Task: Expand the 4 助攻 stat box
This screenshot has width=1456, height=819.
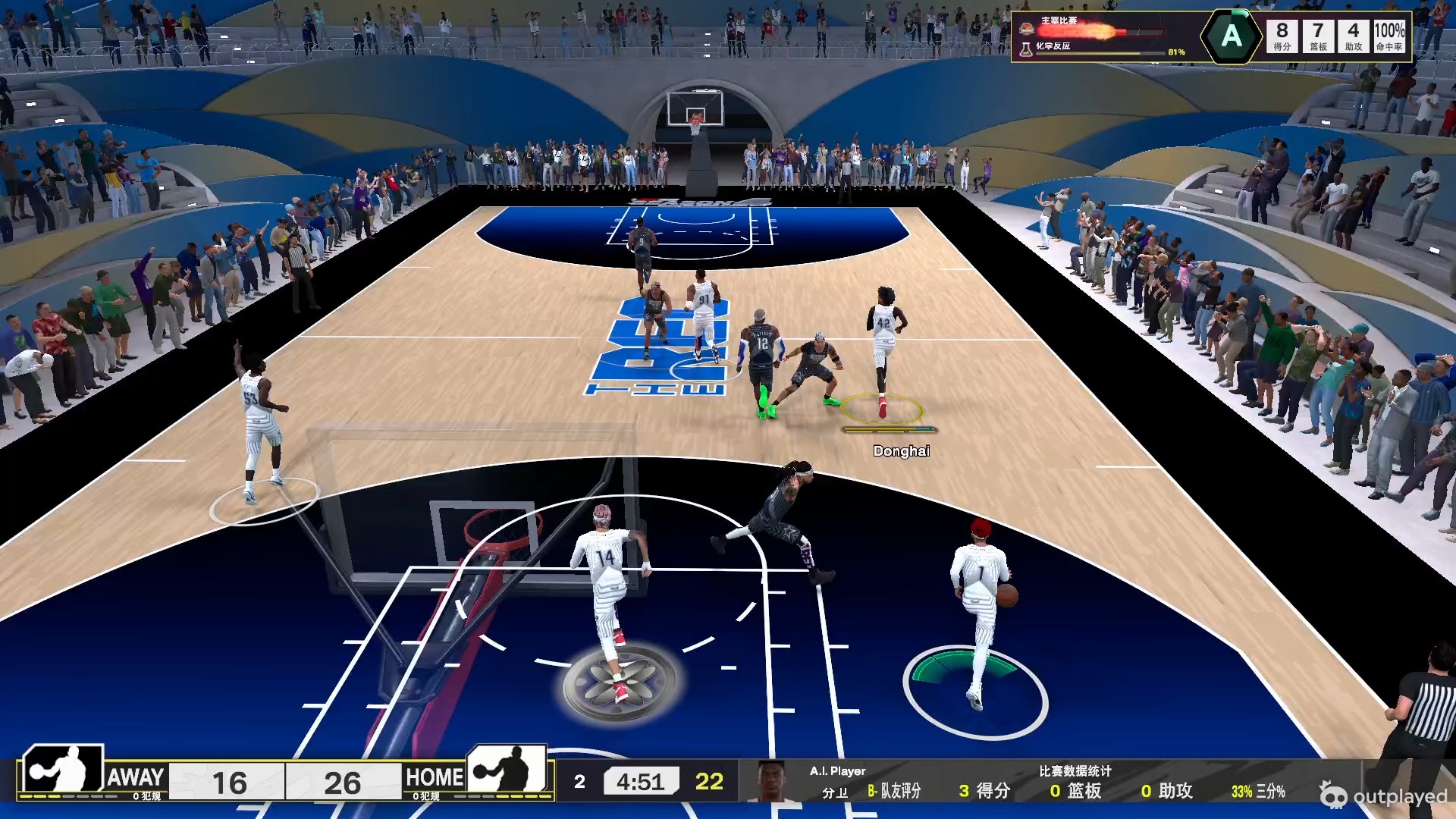Action: (1354, 35)
